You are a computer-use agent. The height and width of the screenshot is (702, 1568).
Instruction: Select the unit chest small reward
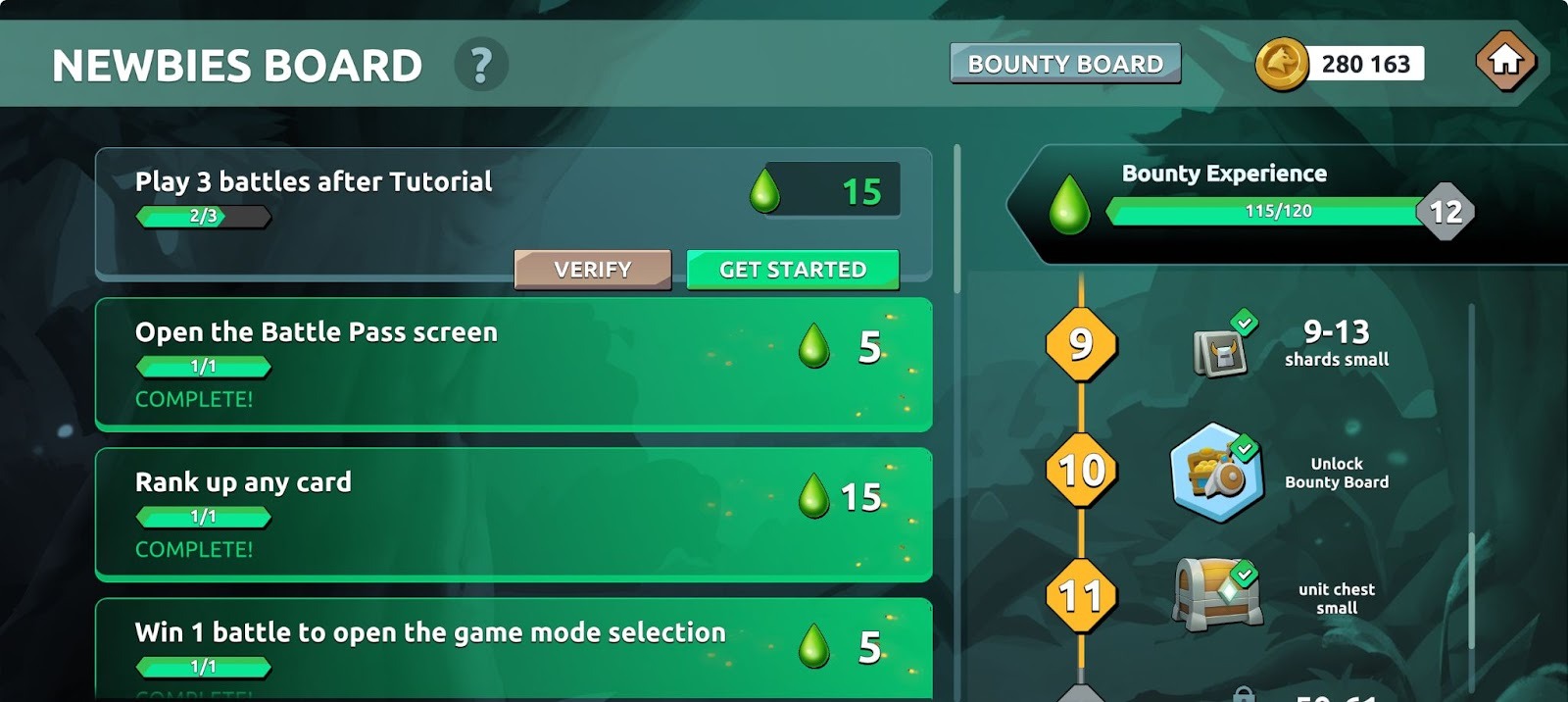(x=1215, y=594)
